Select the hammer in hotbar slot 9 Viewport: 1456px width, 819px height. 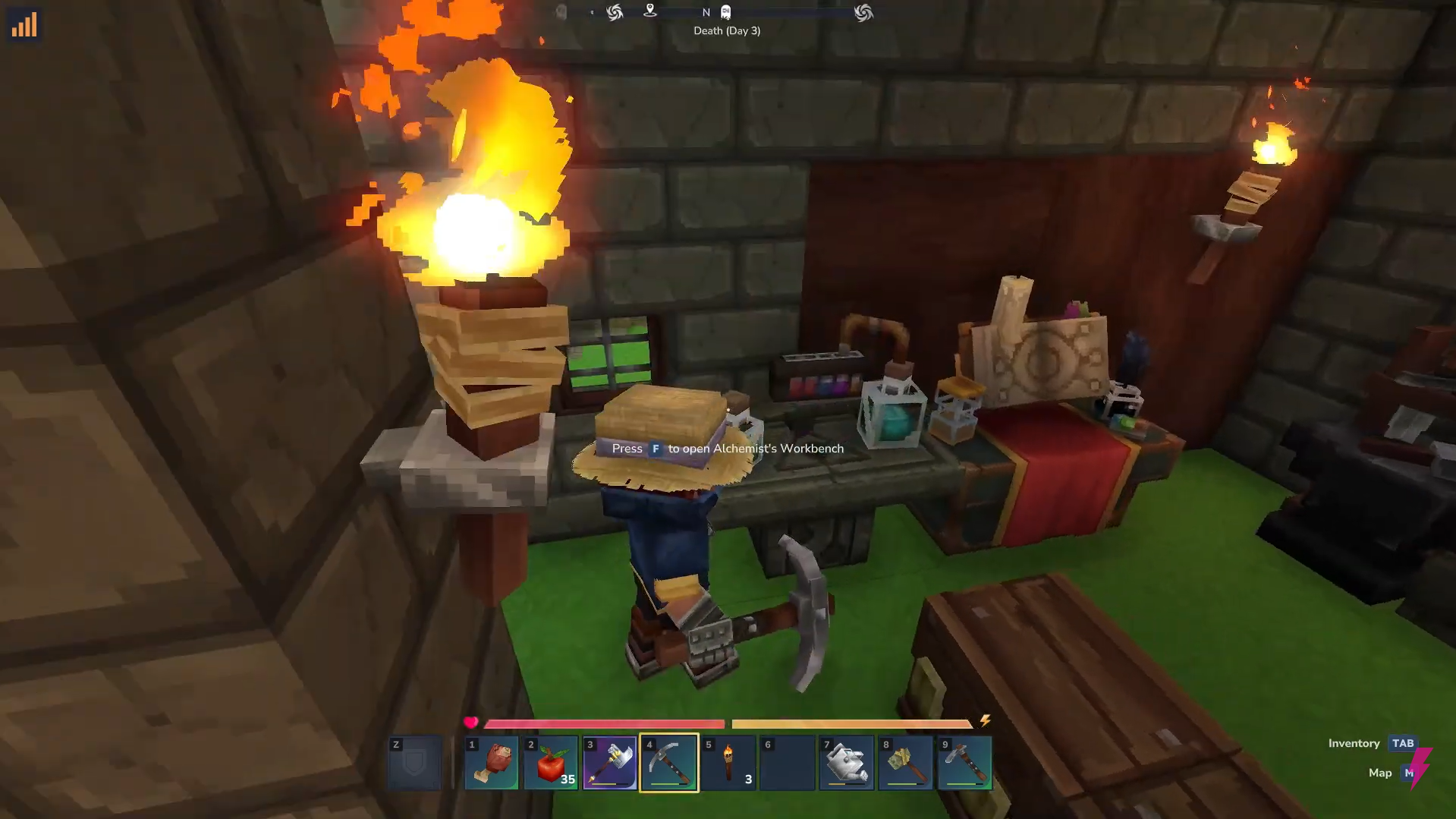point(964,762)
